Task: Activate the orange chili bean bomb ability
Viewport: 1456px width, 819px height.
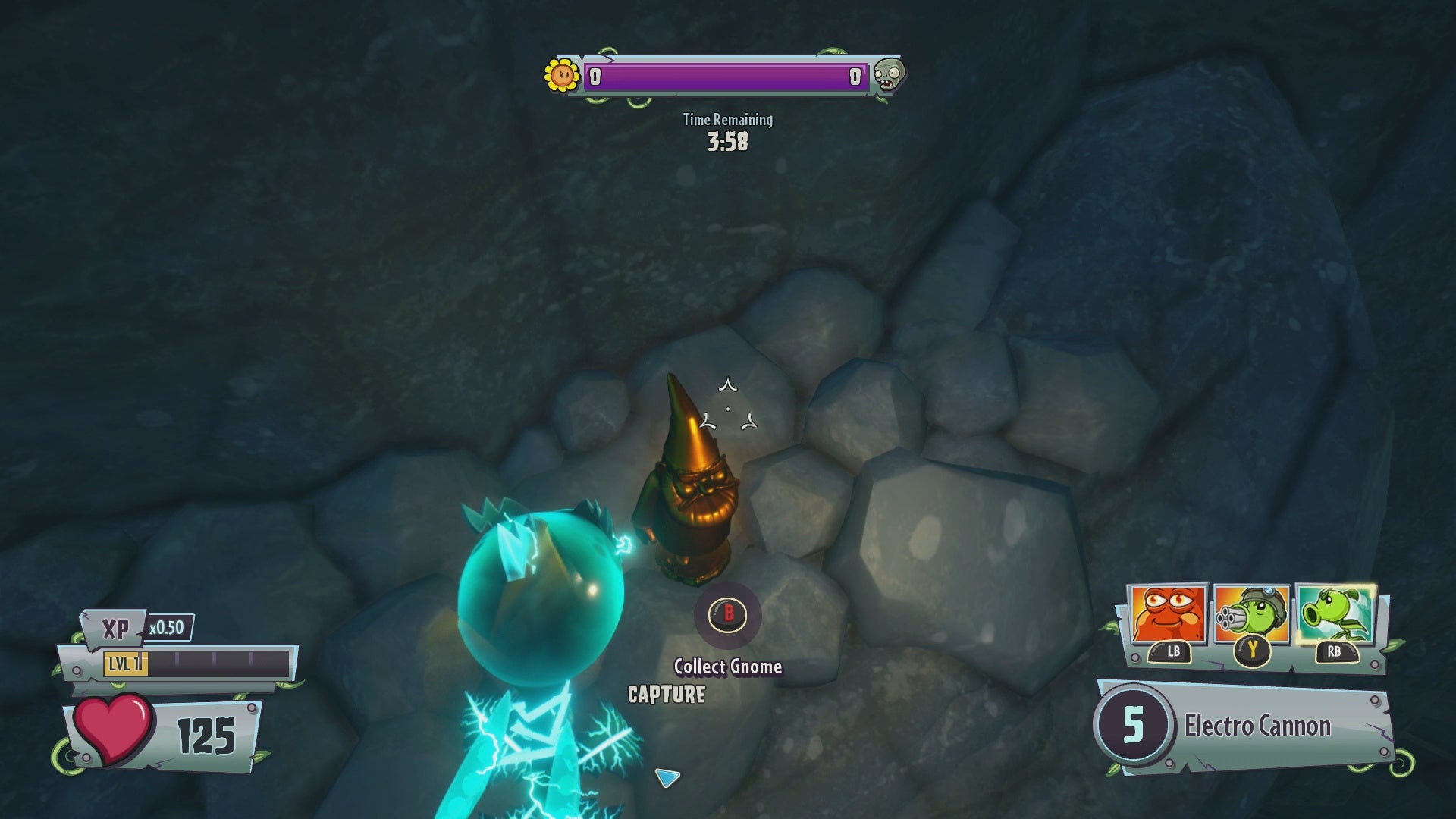Action: 1167,614
